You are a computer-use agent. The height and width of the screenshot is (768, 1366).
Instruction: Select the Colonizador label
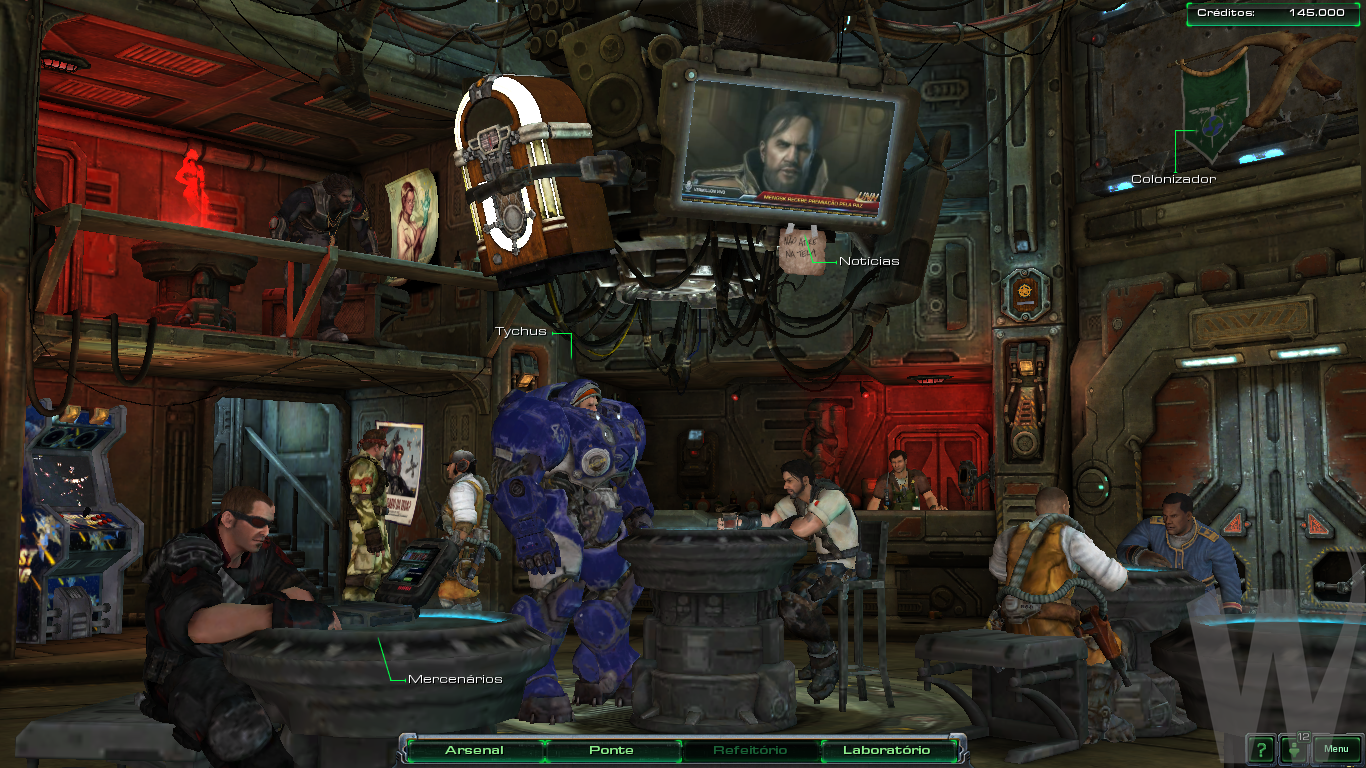[1173, 179]
